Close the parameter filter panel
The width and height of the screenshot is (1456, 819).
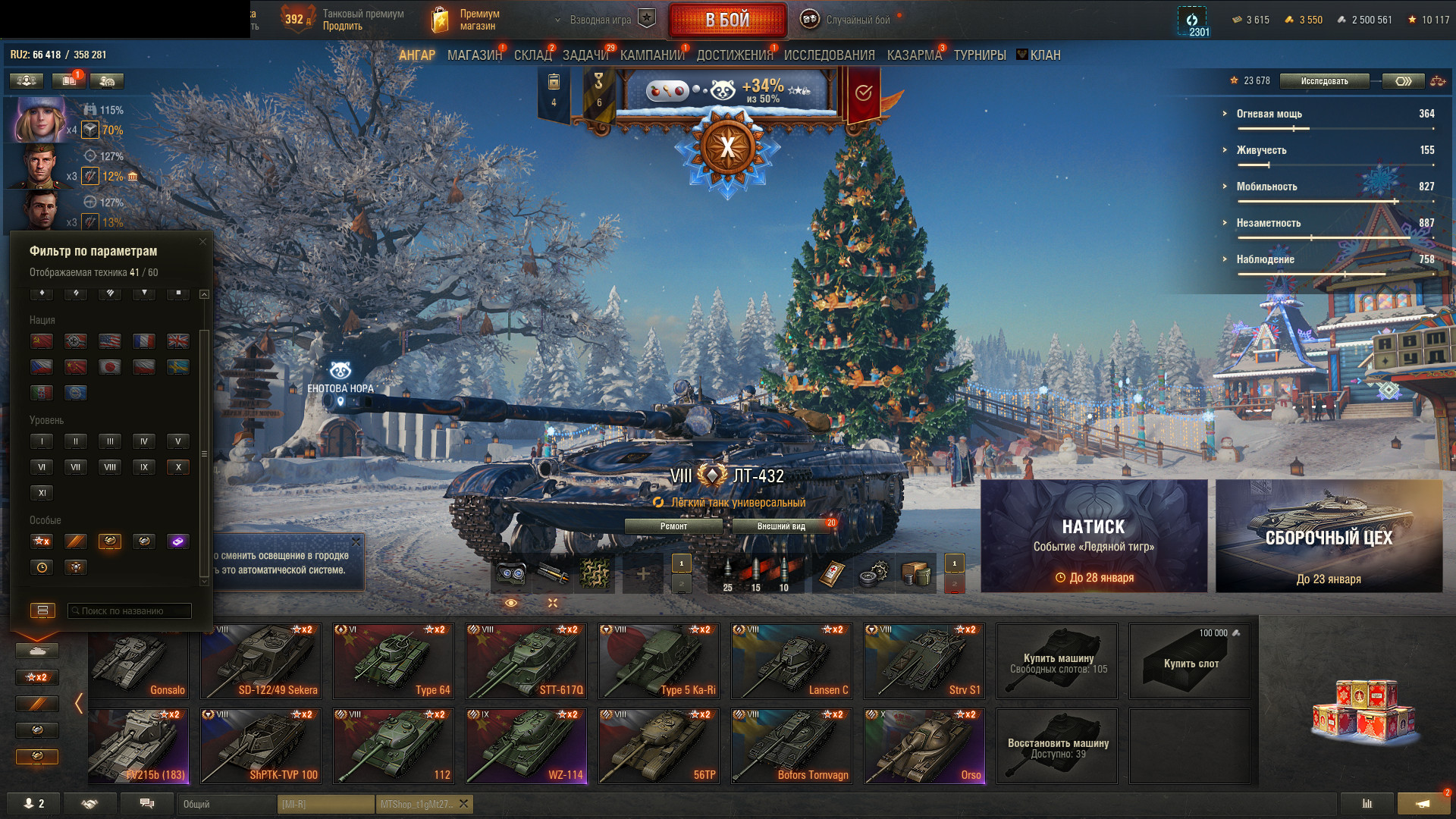pos(202,242)
